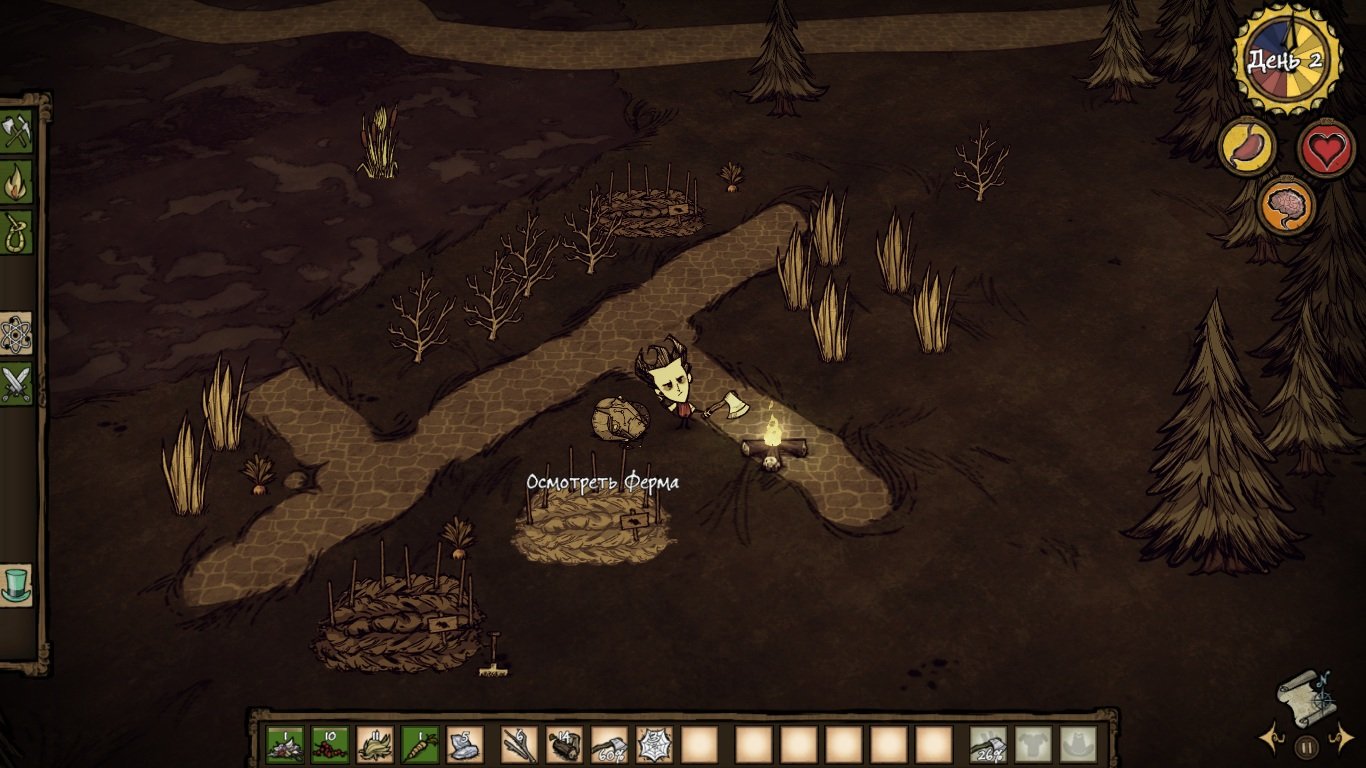
Task: Pick the stack of 14 logs
Action: 565,744
